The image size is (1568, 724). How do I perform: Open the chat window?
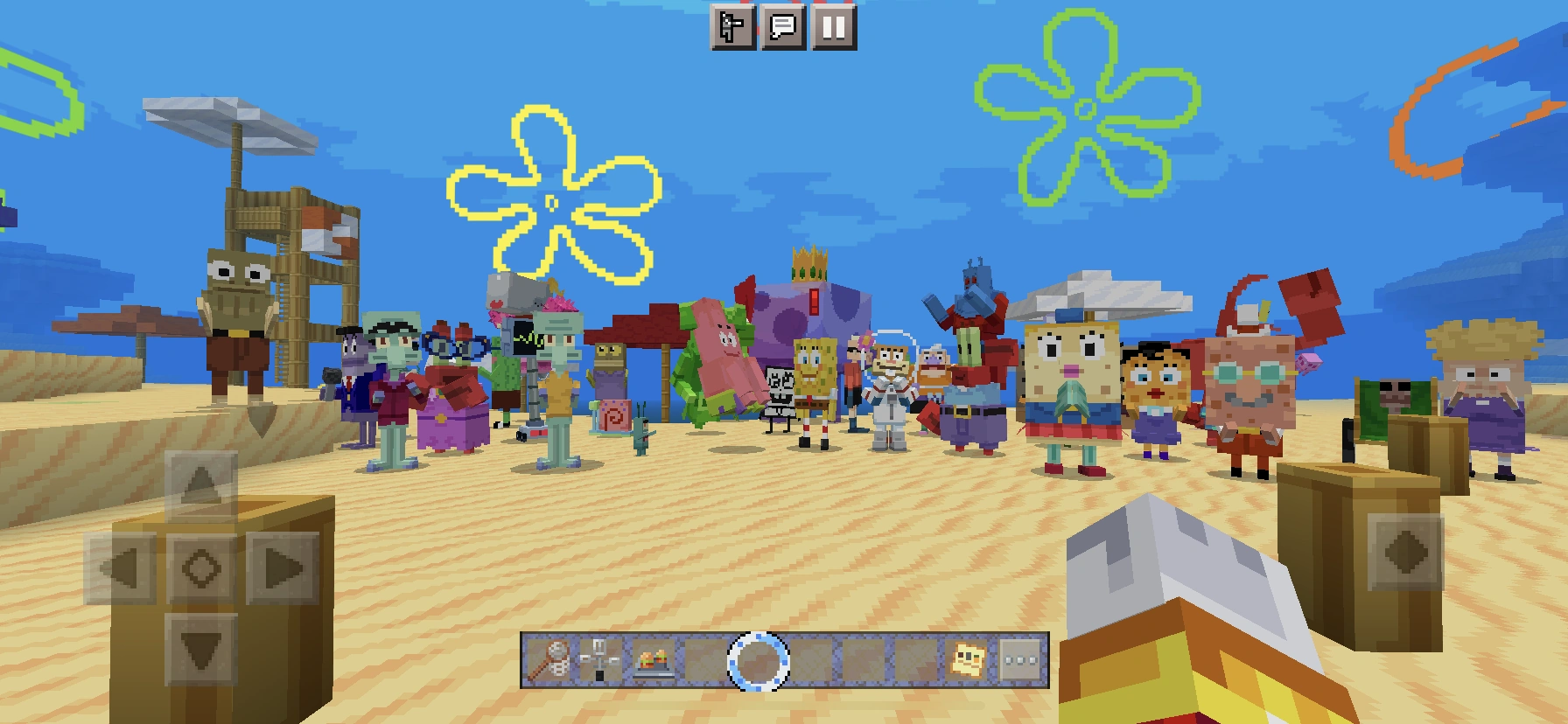[x=781, y=30]
